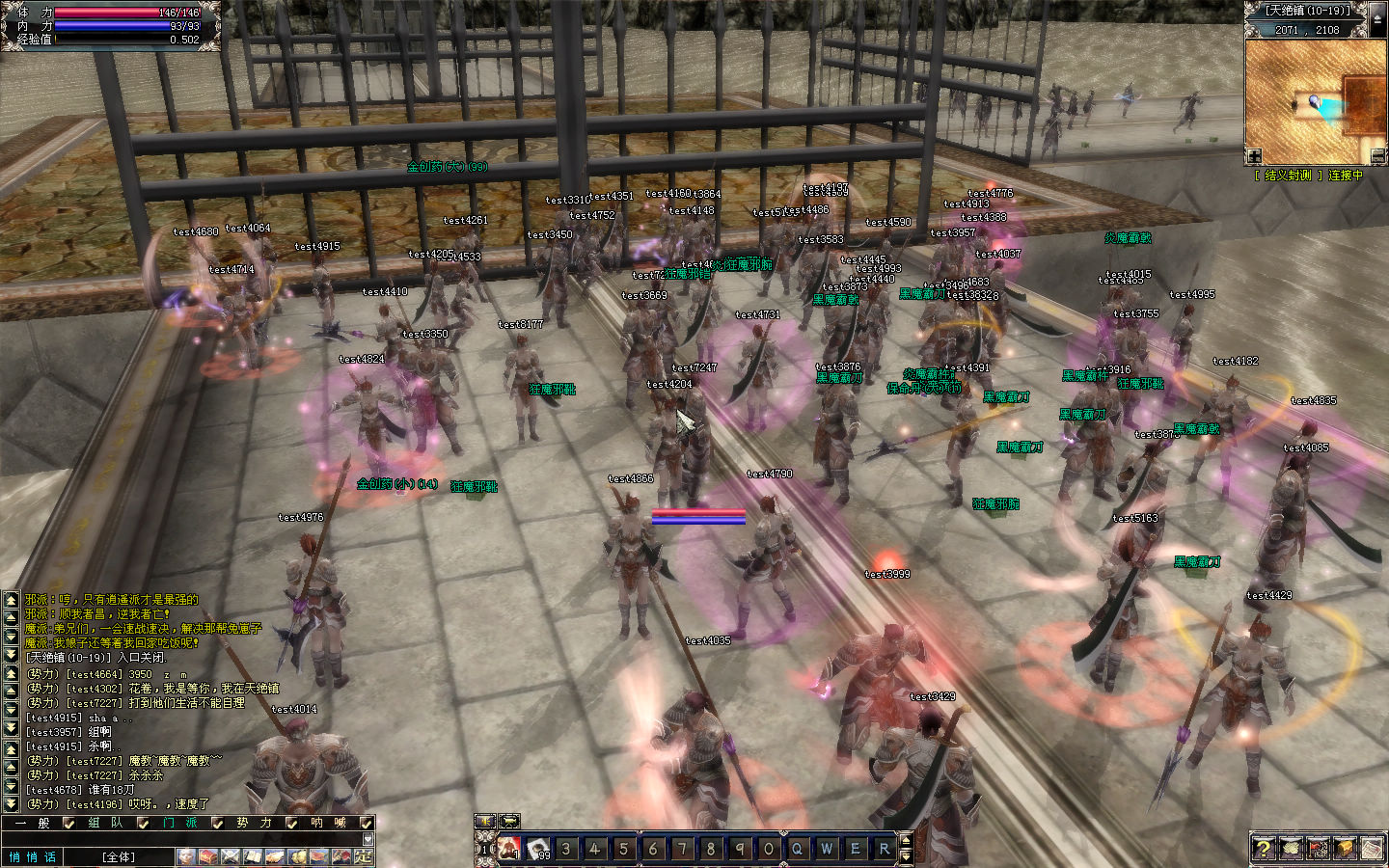The image size is (1389, 868).
Task: Toggle the 势力 faction chat checkbox
Action: pyautogui.click(x=291, y=823)
